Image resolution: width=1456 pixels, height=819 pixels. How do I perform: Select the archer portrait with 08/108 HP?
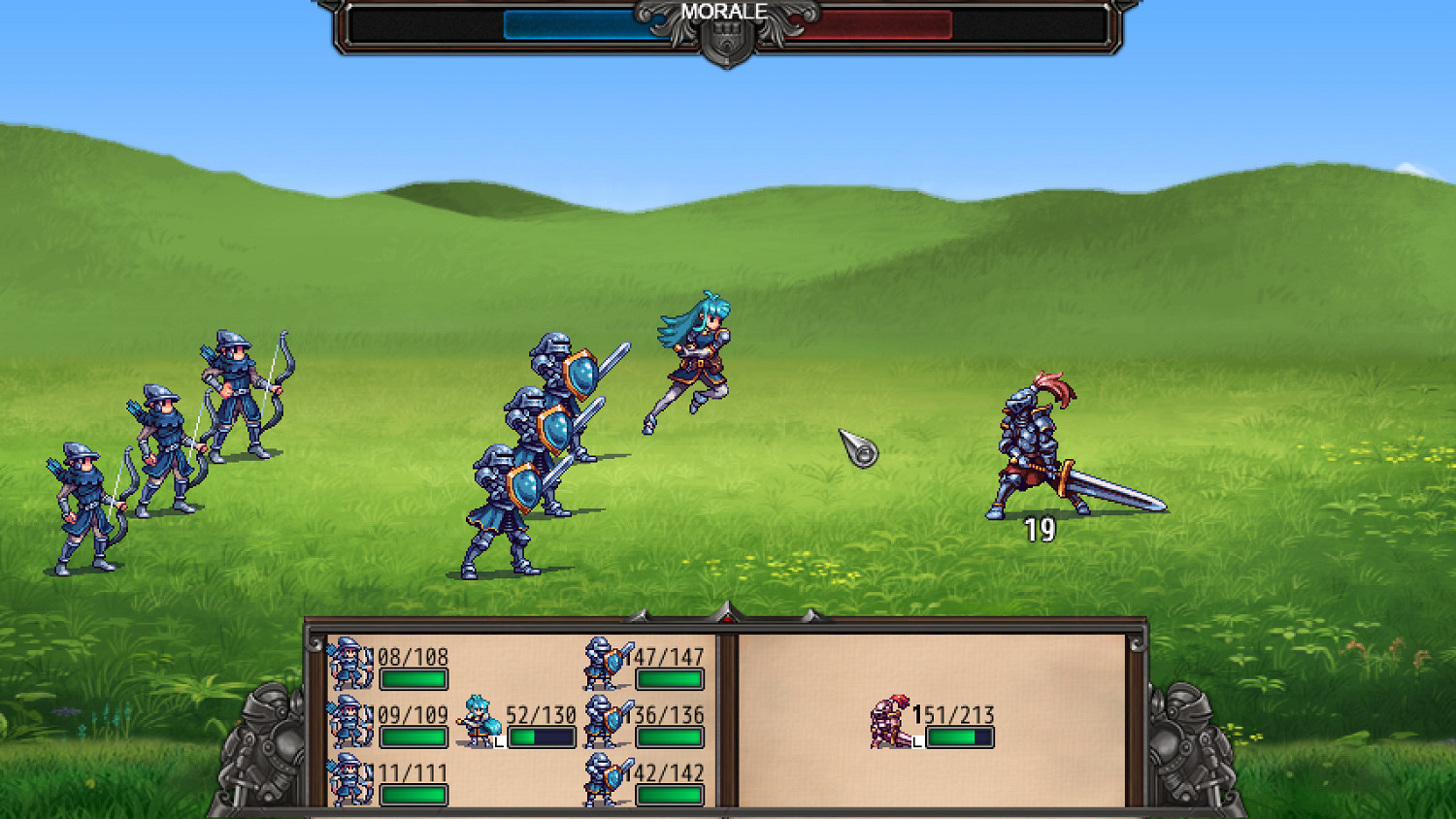pos(351,661)
